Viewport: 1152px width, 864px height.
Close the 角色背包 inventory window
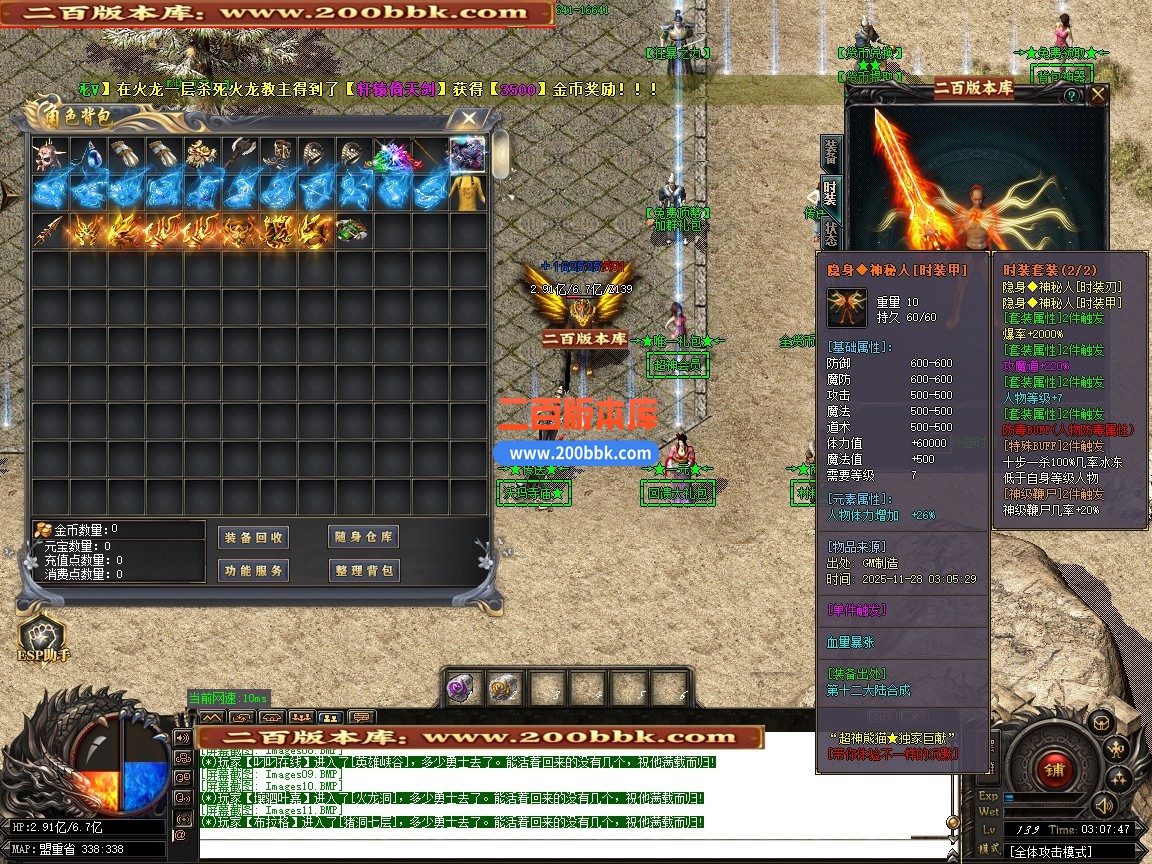(466, 118)
